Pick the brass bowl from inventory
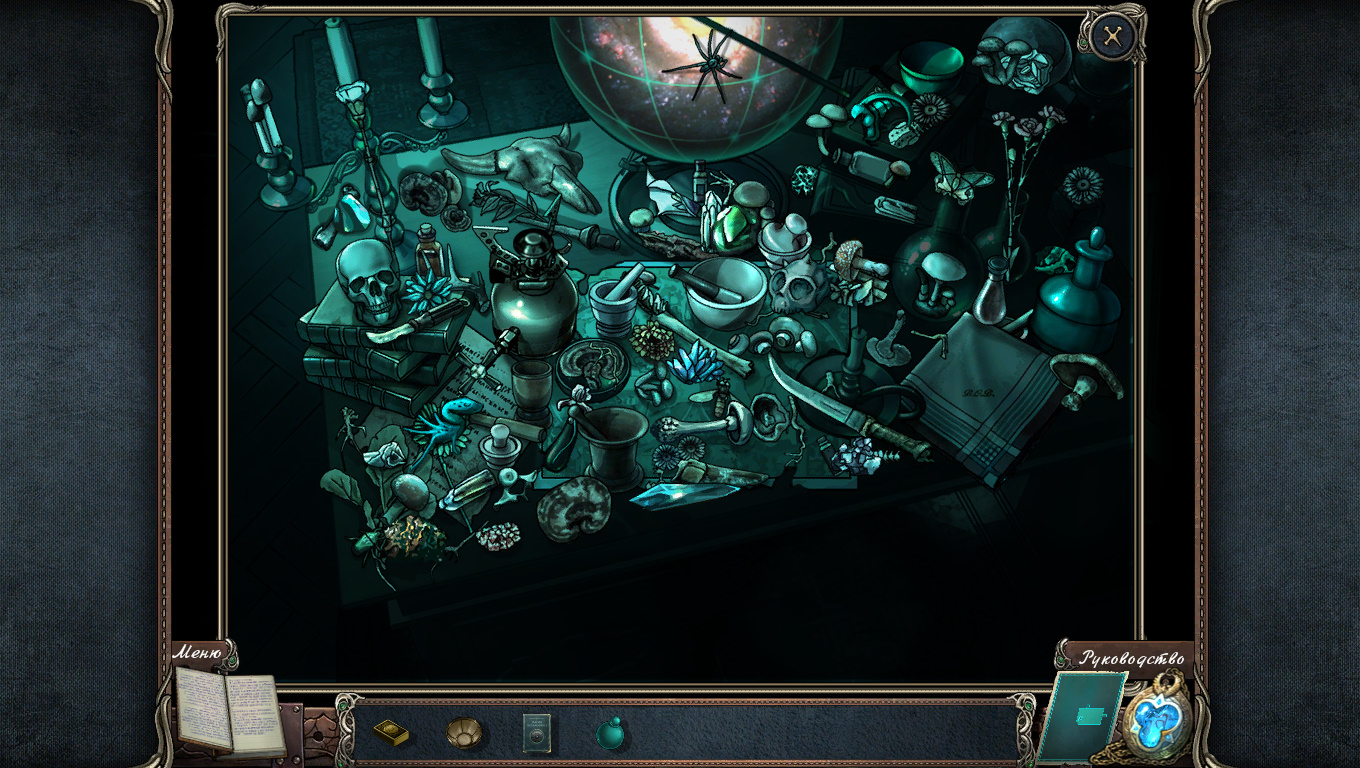 tap(463, 733)
